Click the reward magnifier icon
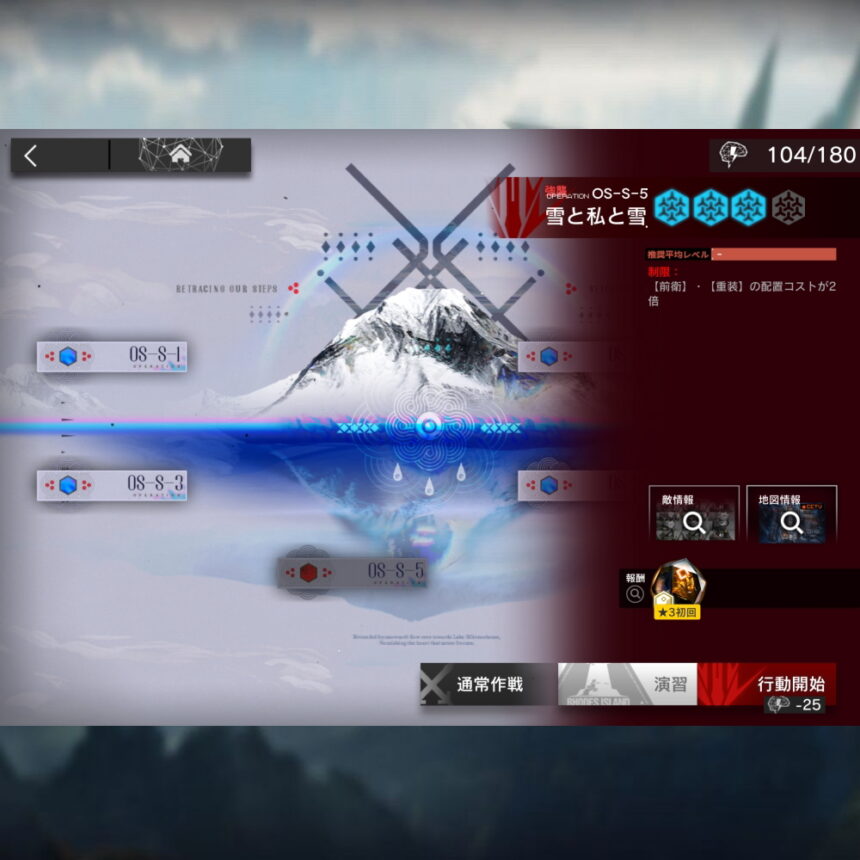Viewport: 860px width, 860px height. [634, 595]
